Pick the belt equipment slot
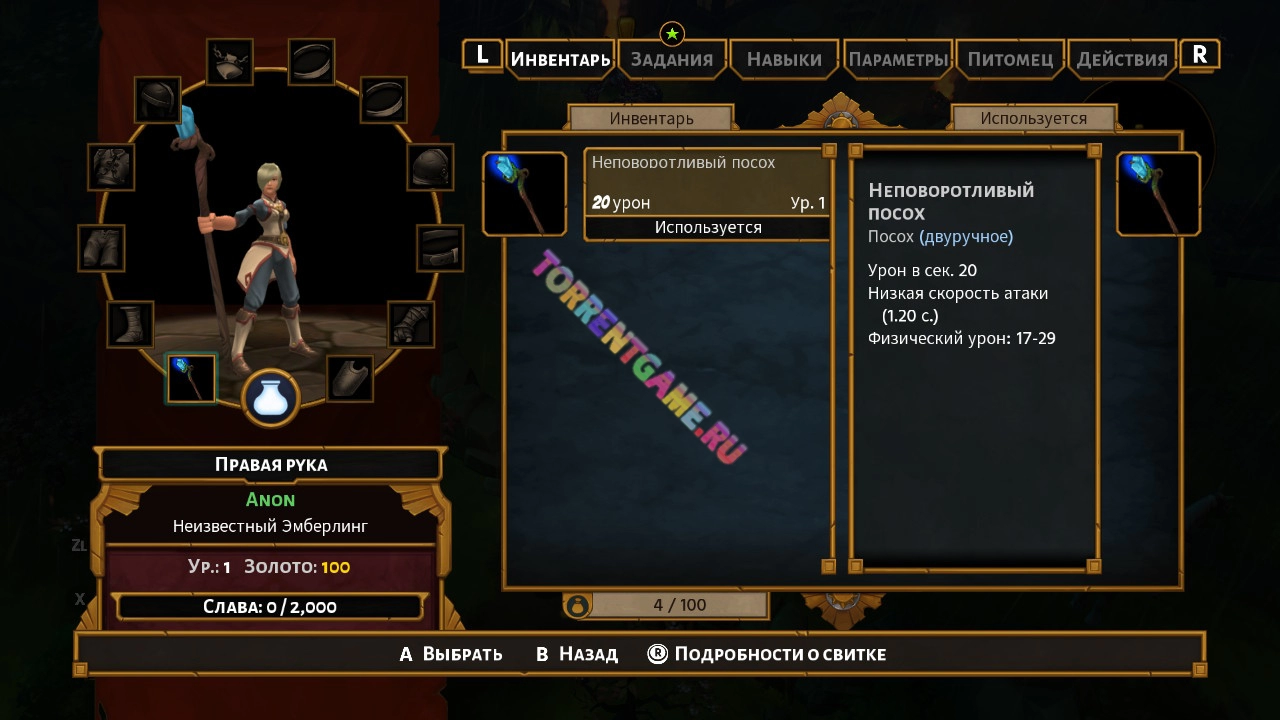 pos(439,248)
